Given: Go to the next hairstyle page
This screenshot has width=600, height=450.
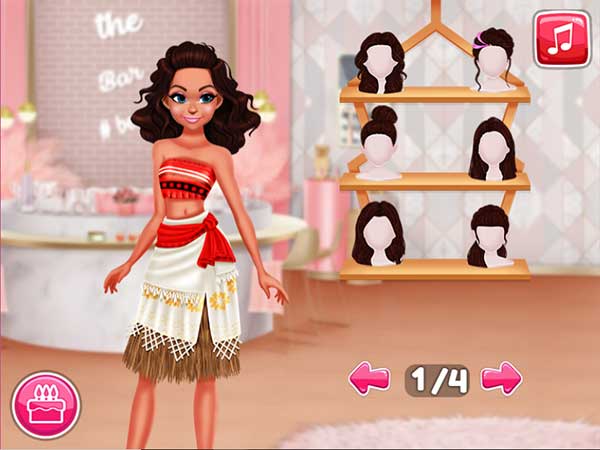Looking at the screenshot, I should click(x=501, y=378).
